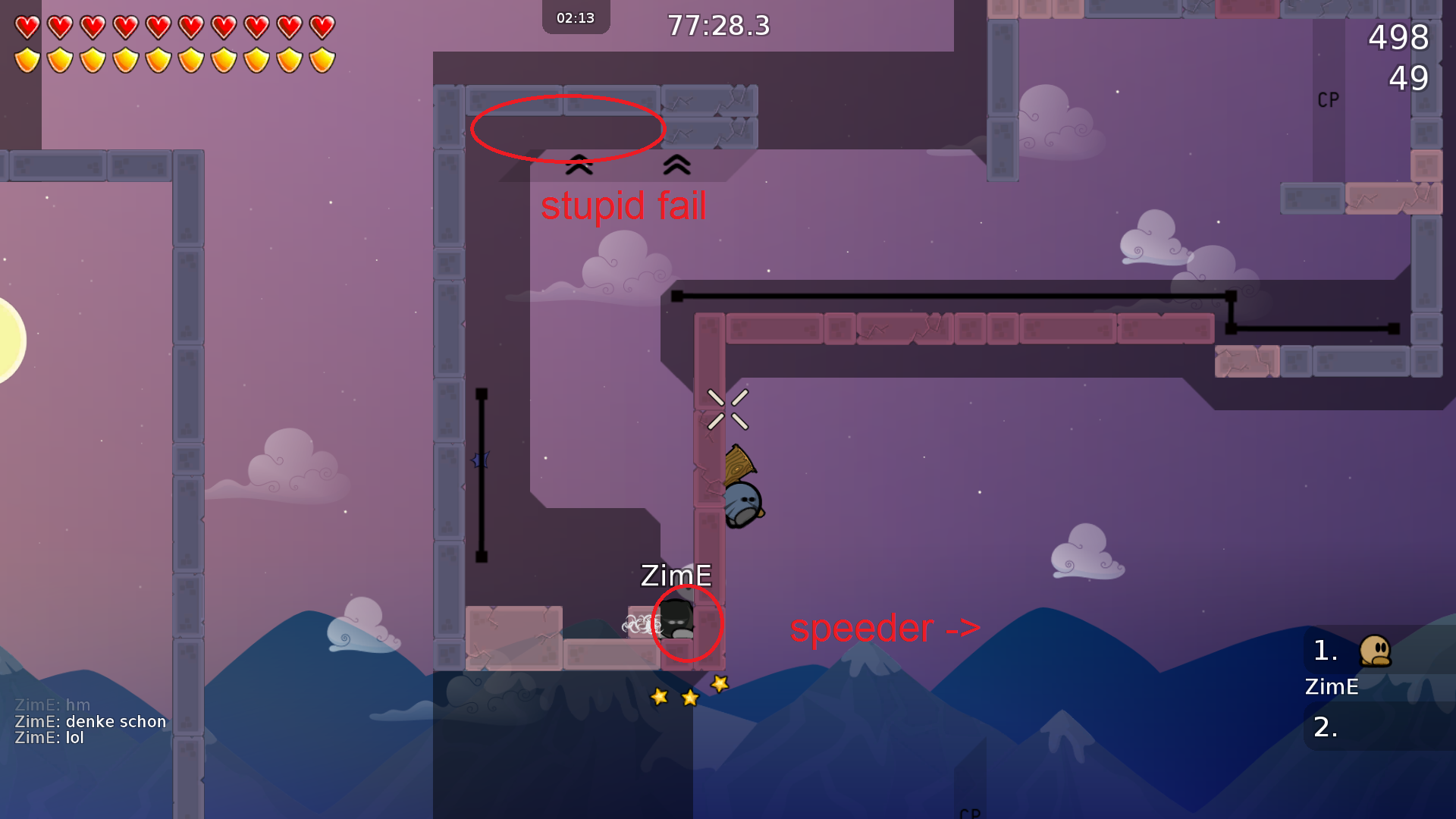Image resolution: width=1456 pixels, height=819 pixels.
Task: Expand leaderboard entry number 2
Action: point(1325,727)
